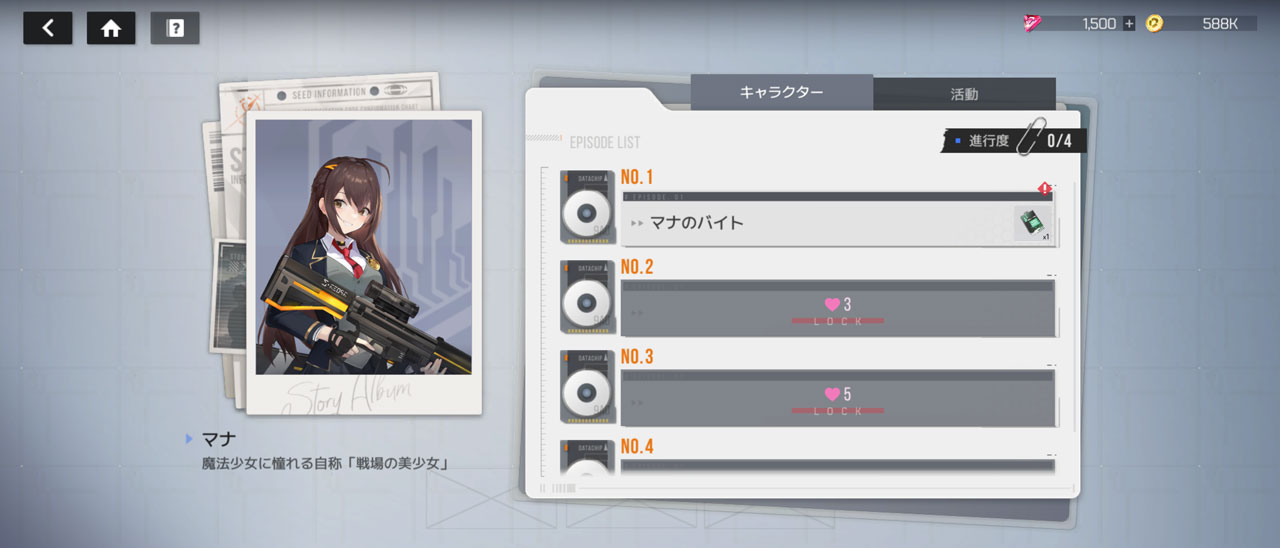Go back using the arrow button
The height and width of the screenshot is (548, 1280).
[x=48, y=28]
